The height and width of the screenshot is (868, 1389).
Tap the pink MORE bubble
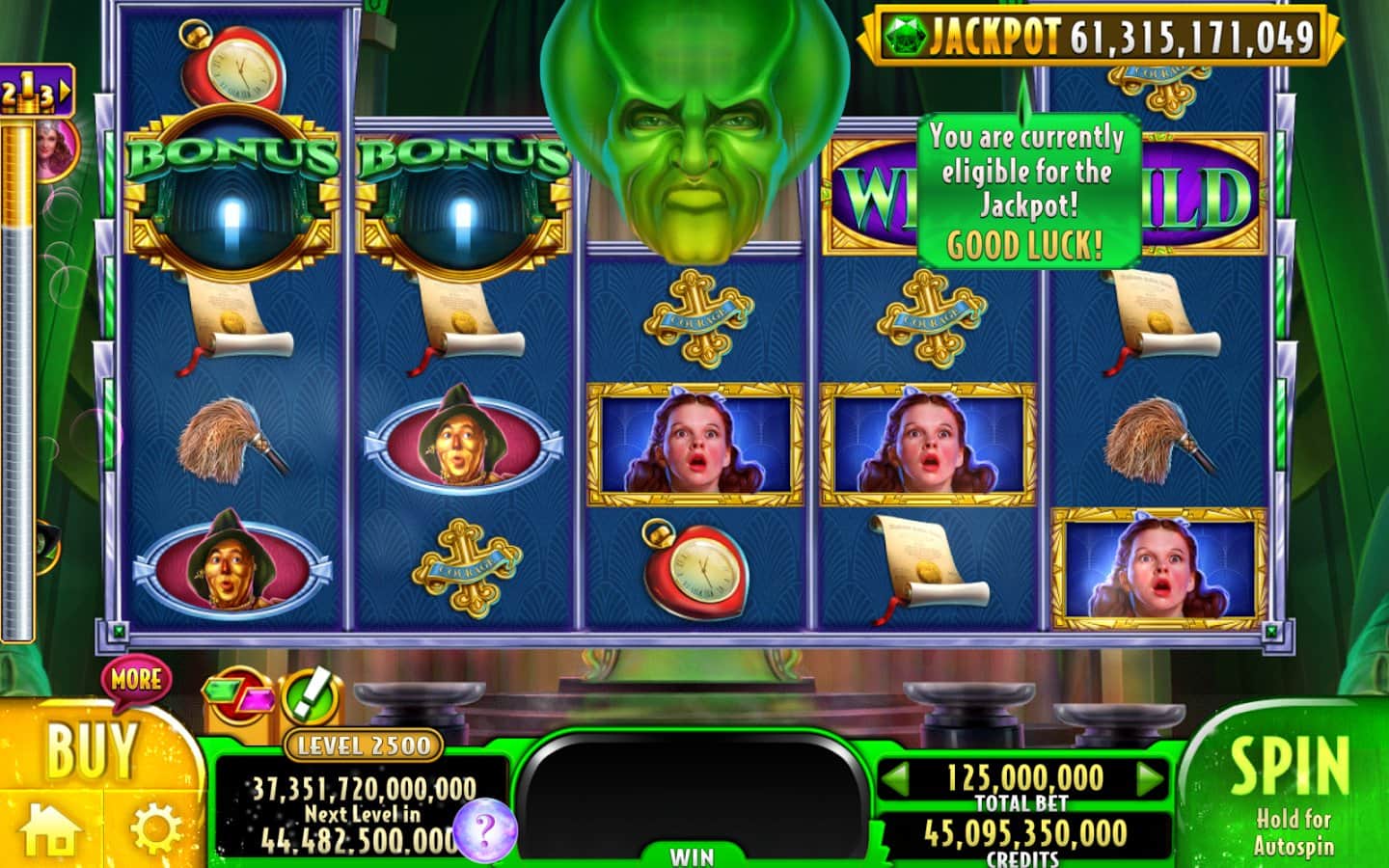click(x=136, y=679)
